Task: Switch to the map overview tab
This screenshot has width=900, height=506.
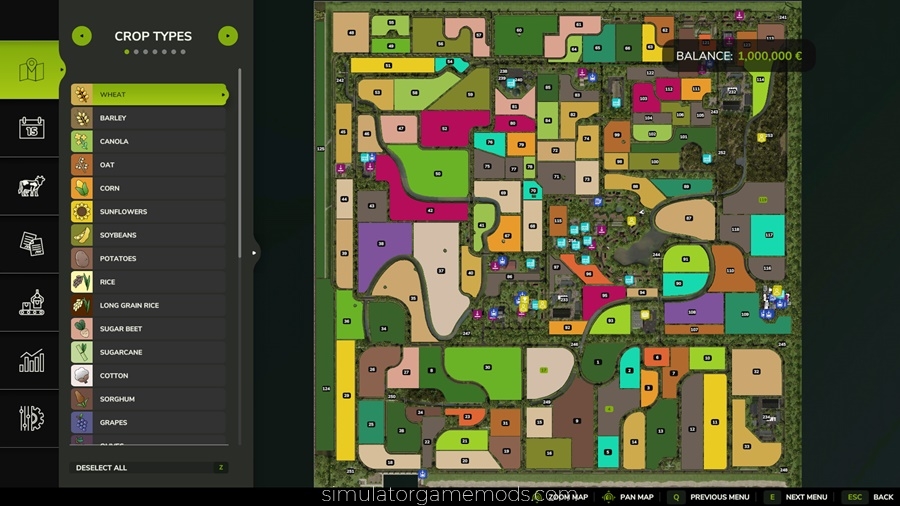Action: [x=32, y=70]
